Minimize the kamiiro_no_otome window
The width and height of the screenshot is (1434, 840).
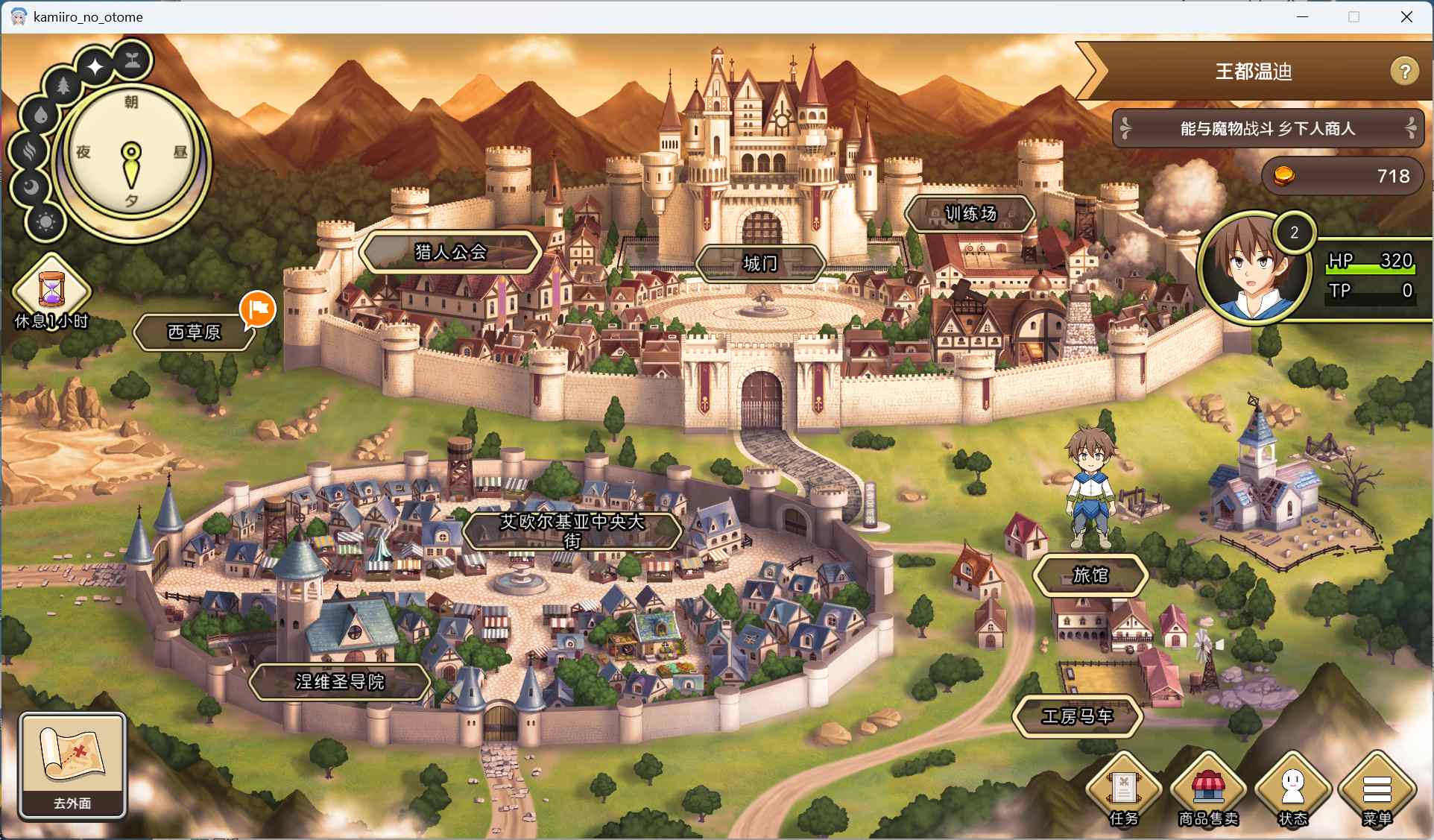pos(1302,16)
